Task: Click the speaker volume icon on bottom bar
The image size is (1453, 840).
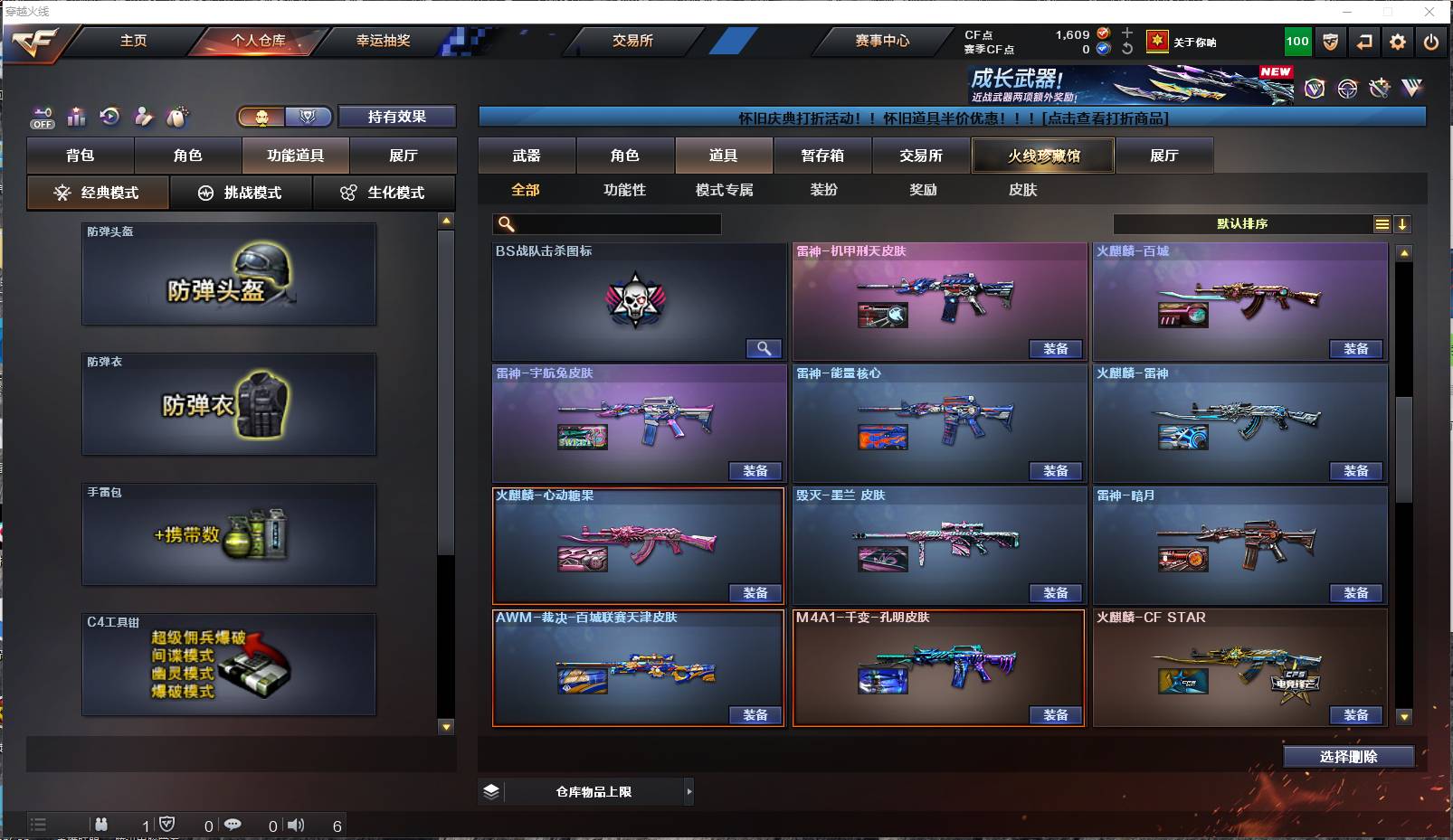Action: 297,825
